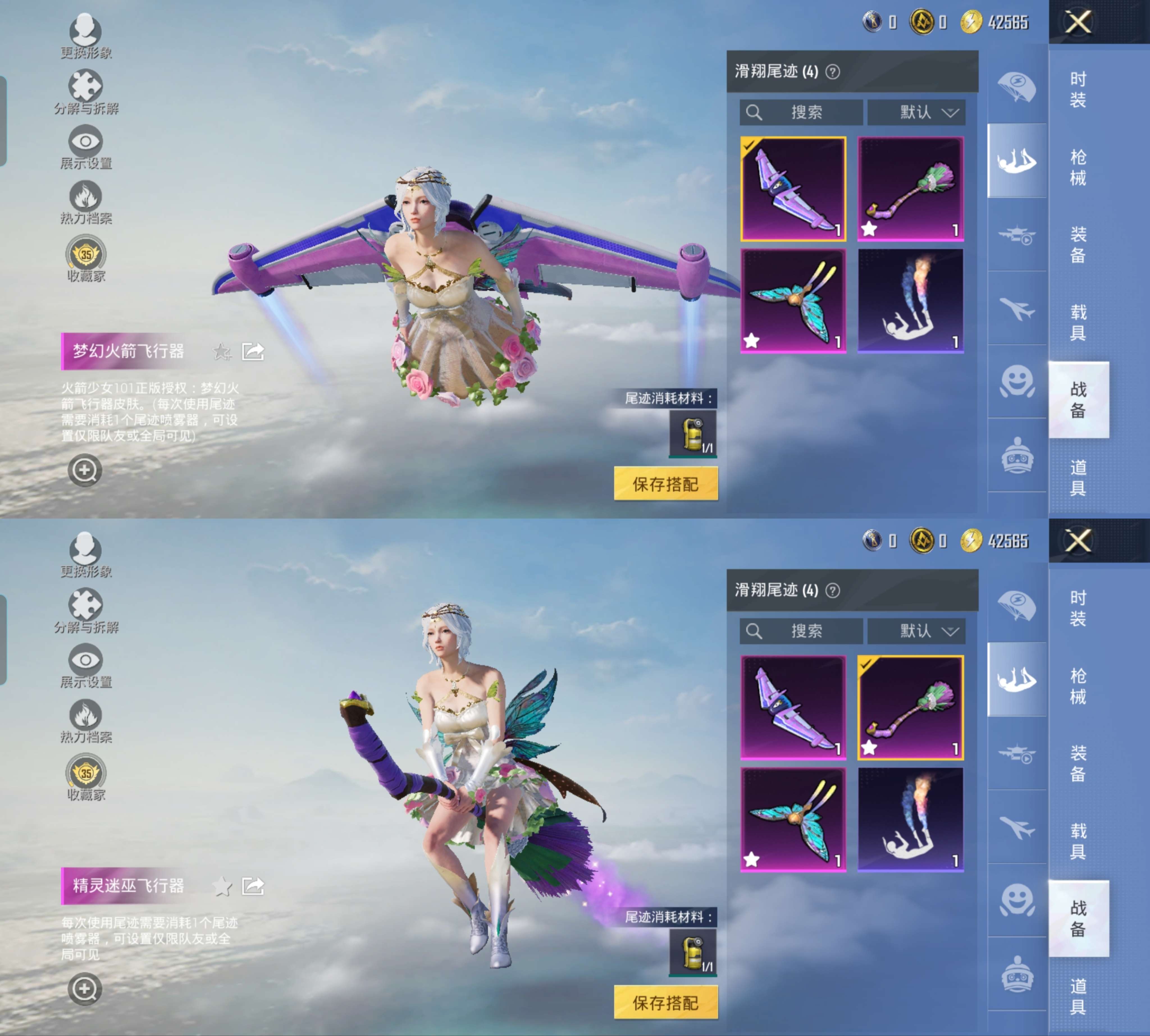Show 滑翔尾迹 help on 梦幻火箭飞行器 screen

pyautogui.click(x=832, y=72)
